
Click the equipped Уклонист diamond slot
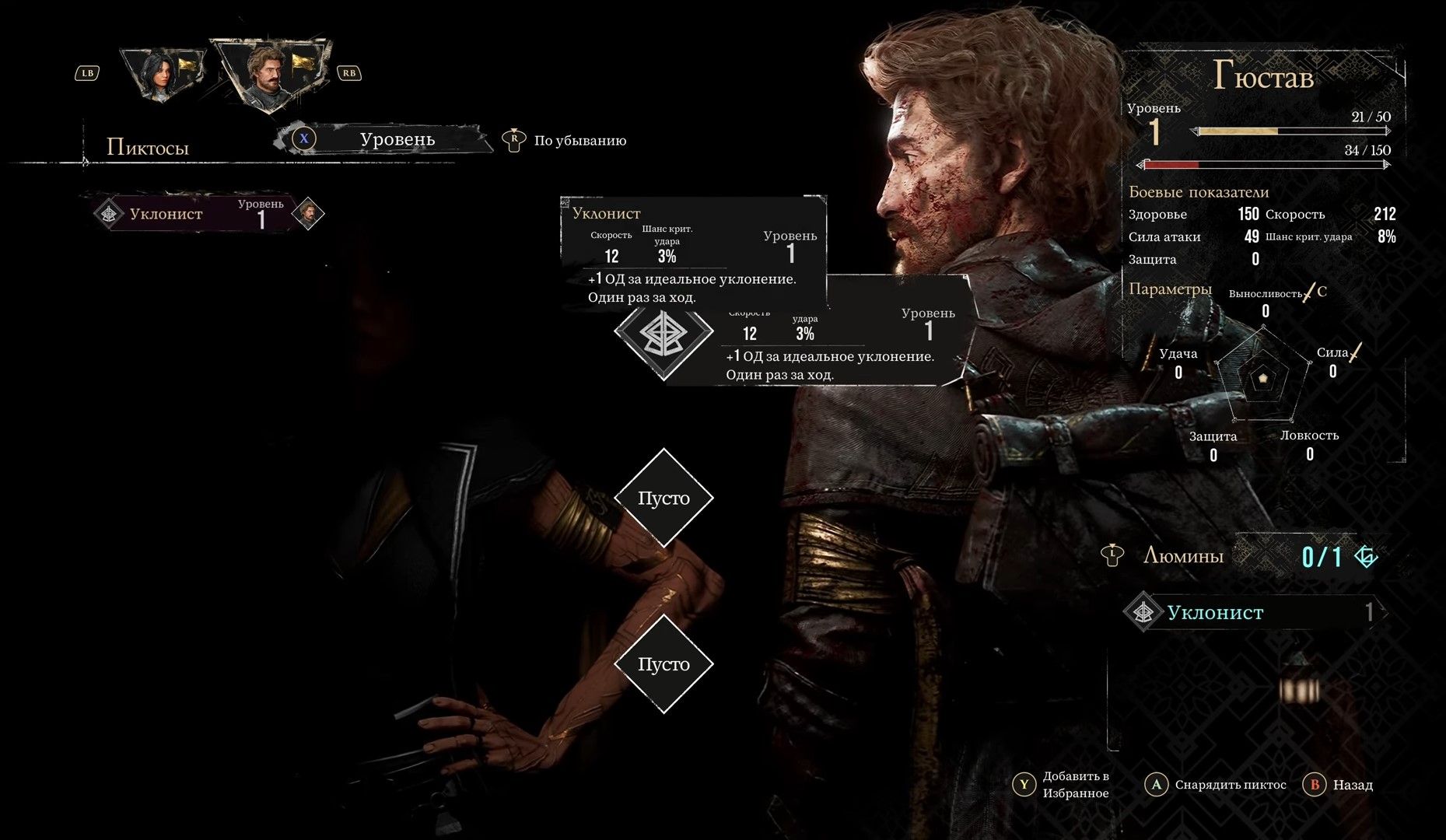[x=663, y=332]
